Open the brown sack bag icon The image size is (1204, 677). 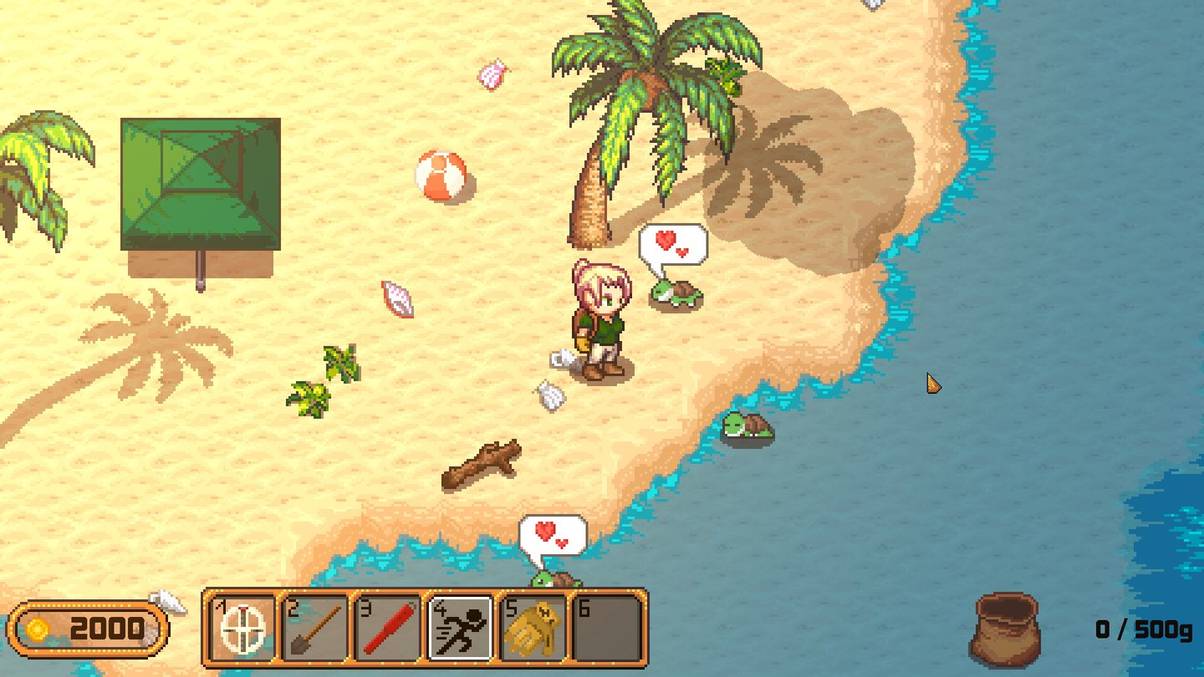point(1005,628)
